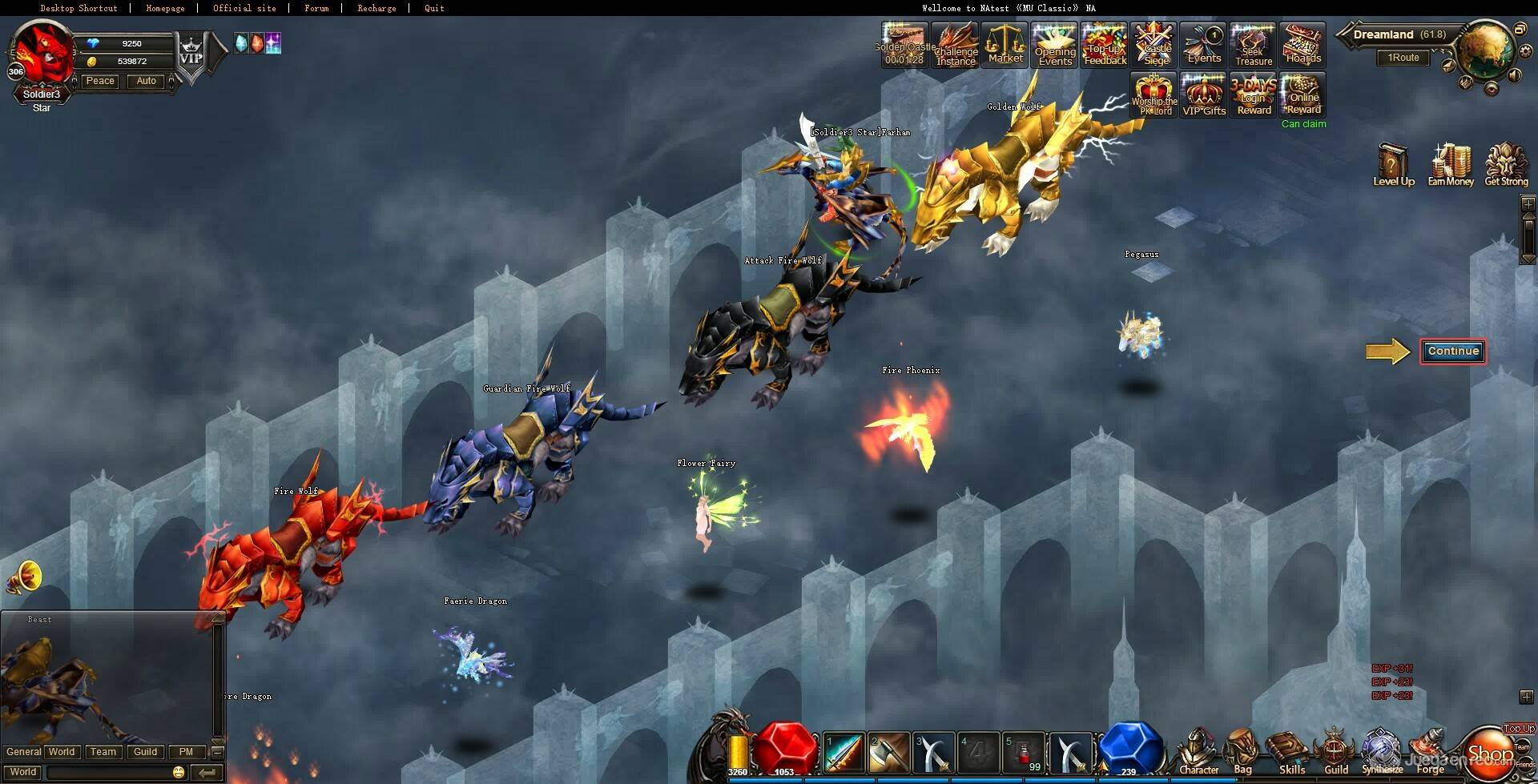Open the Shop orb
The image size is (1538, 784).
(1489, 753)
